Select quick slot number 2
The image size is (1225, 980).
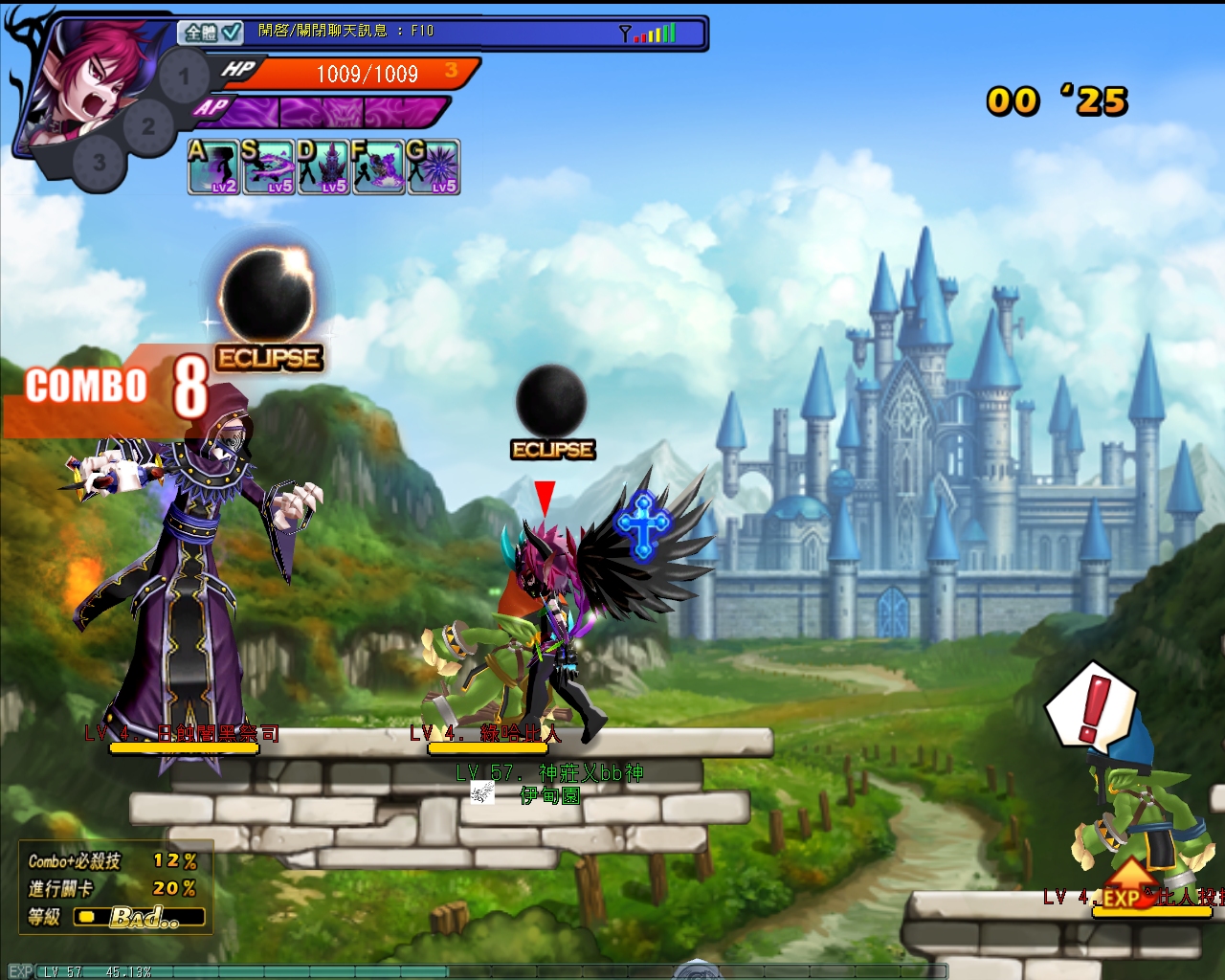click(147, 125)
